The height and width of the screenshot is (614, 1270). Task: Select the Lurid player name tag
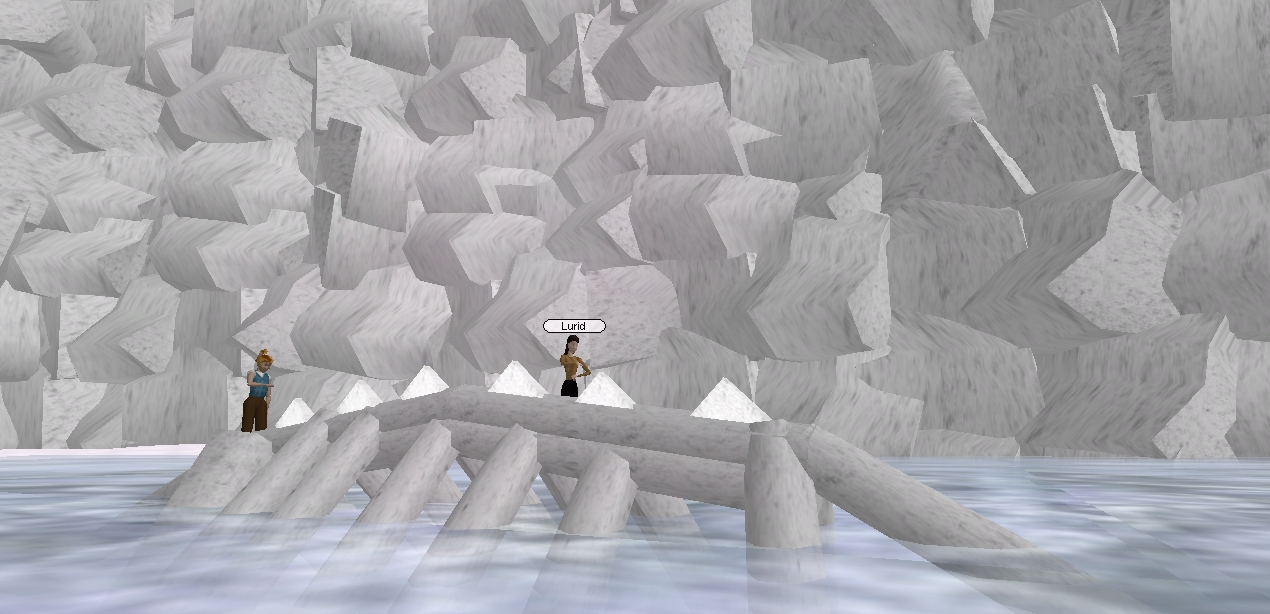pyautogui.click(x=573, y=326)
